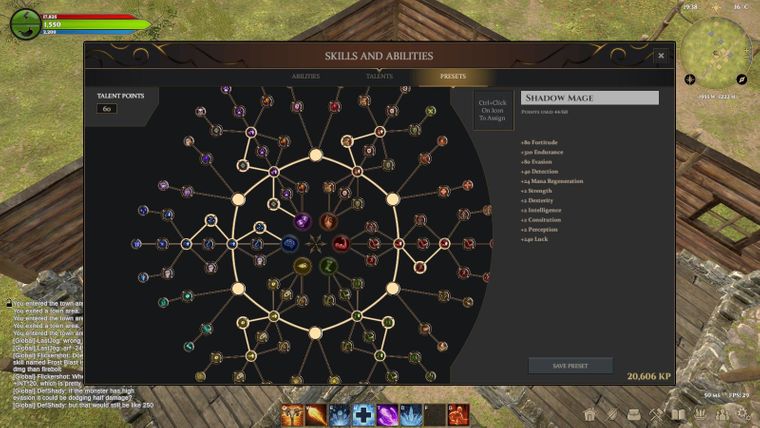760x428 pixels.
Task: Select the Presets tab
Action: (453, 76)
